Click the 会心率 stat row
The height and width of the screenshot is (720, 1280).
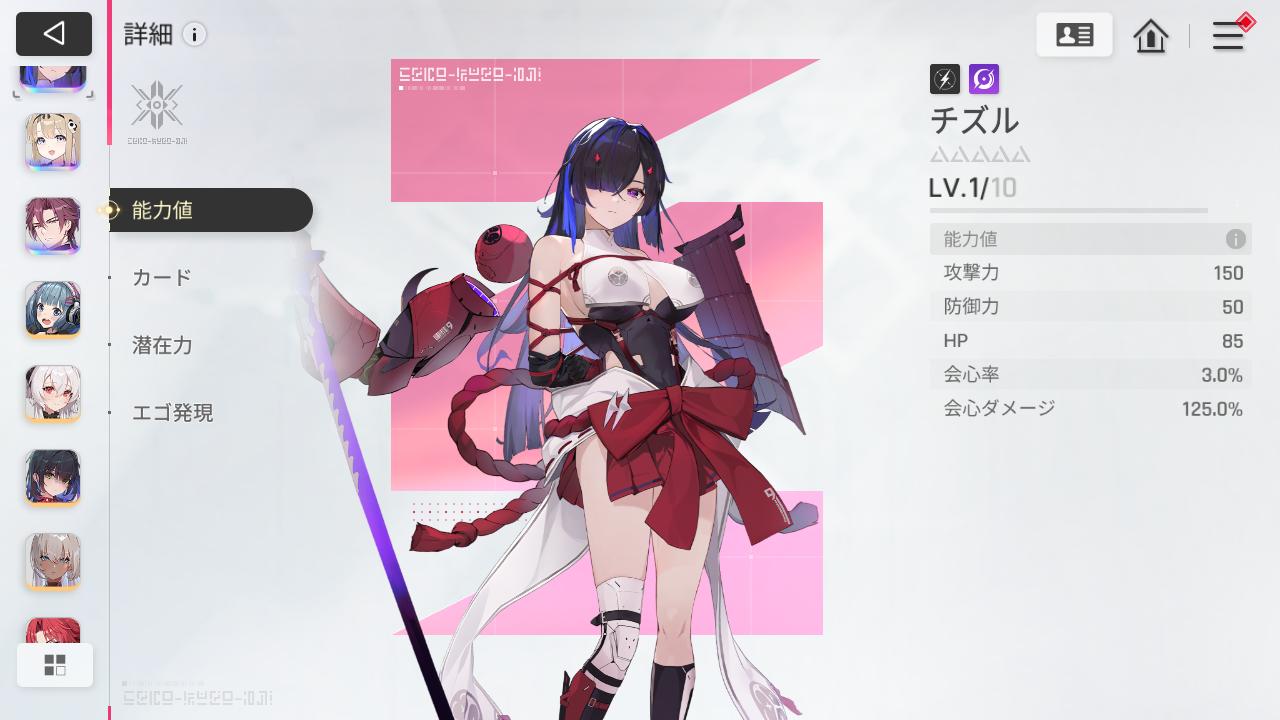pos(1090,374)
